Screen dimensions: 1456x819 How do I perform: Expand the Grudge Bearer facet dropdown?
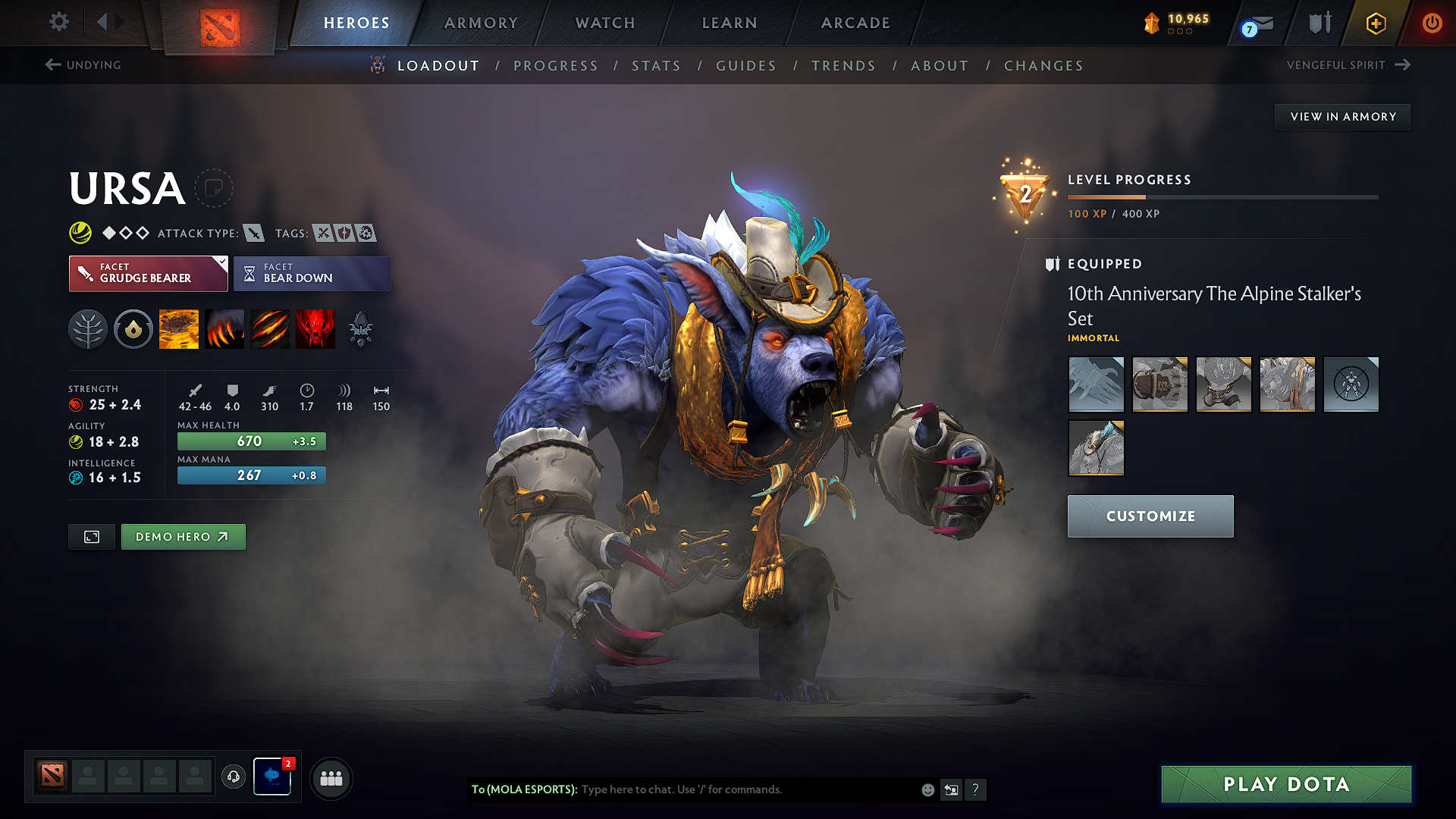pyautogui.click(x=221, y=264)
